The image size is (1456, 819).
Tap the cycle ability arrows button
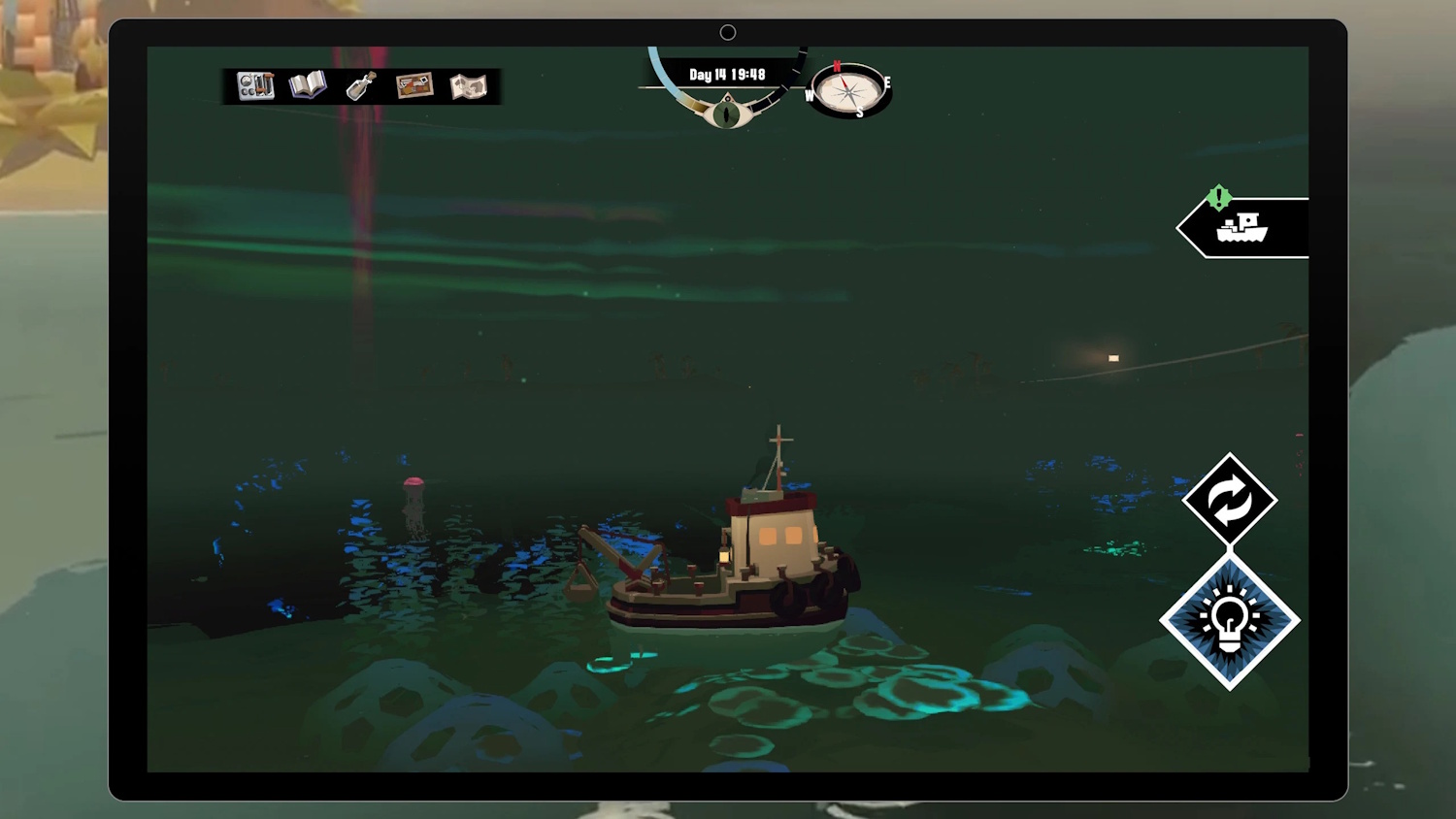pyautogui.click(x=1230, y=501)
